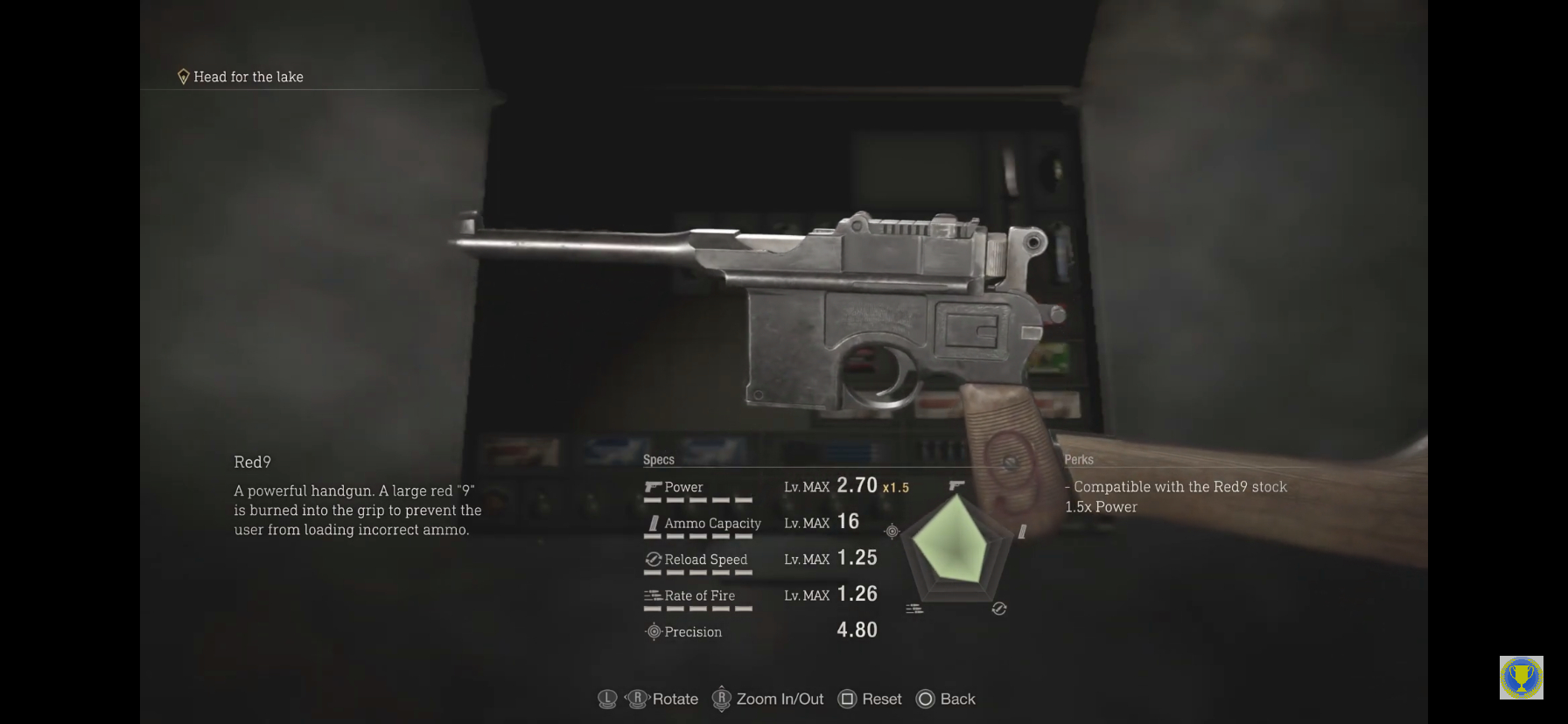Select the "Head for the lake" objective tracker
Screen dimensions: 1568x724
pyautogui.click(x=241, y=77)
